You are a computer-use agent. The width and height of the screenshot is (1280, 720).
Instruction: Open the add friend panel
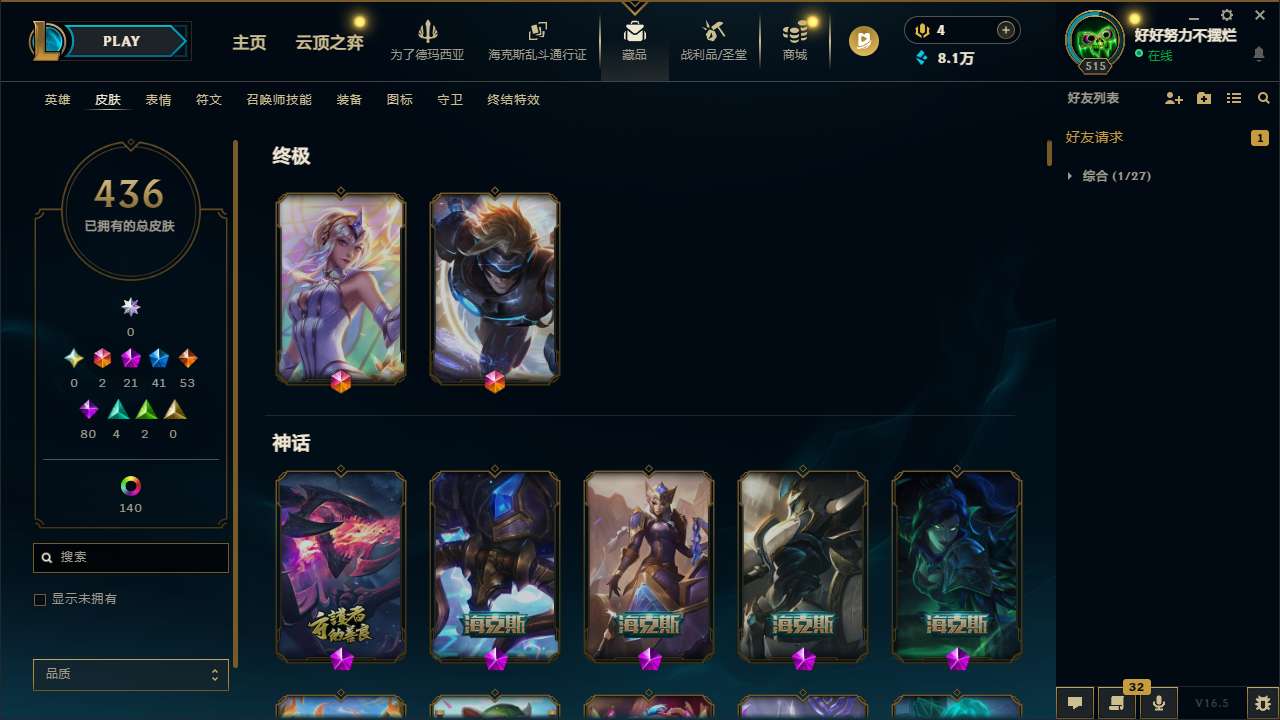[1174, 98]
